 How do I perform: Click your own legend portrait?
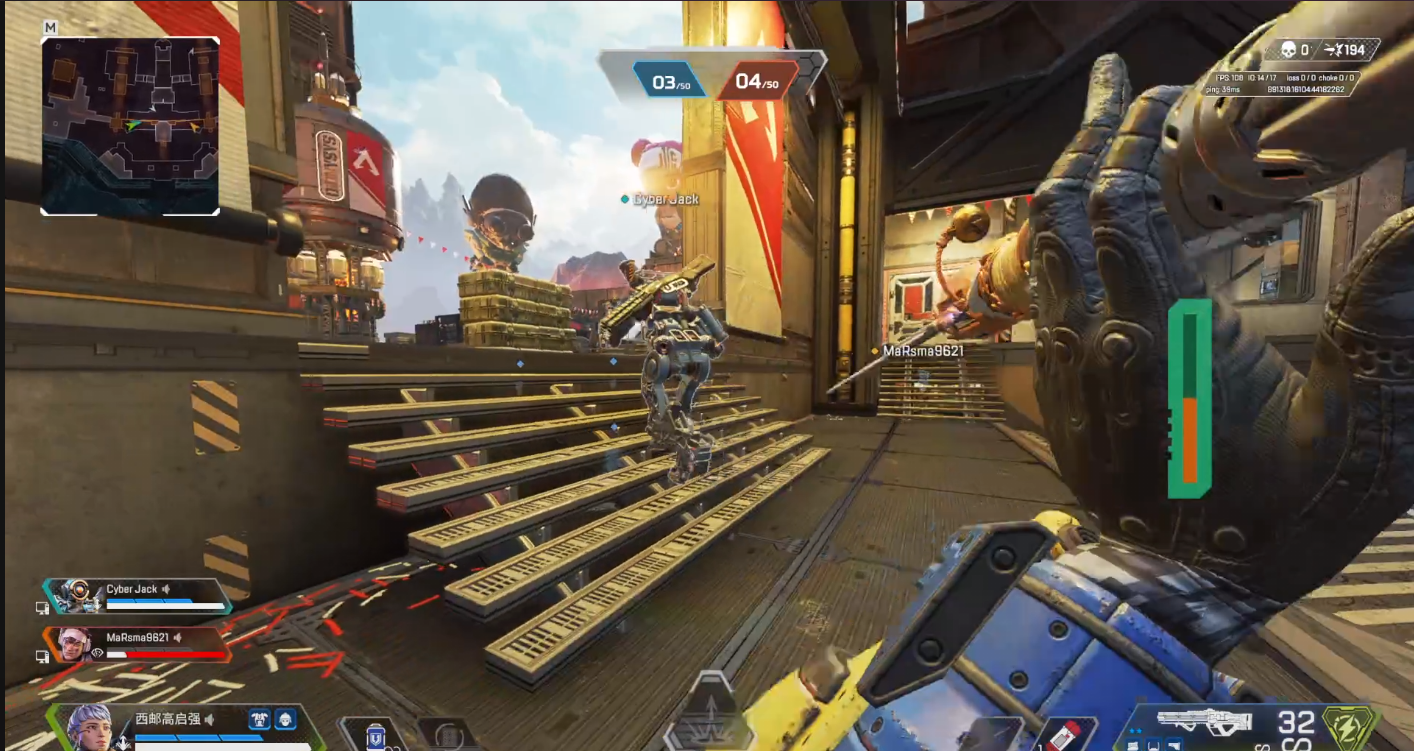pyautogui.click(x=91, y=726)
